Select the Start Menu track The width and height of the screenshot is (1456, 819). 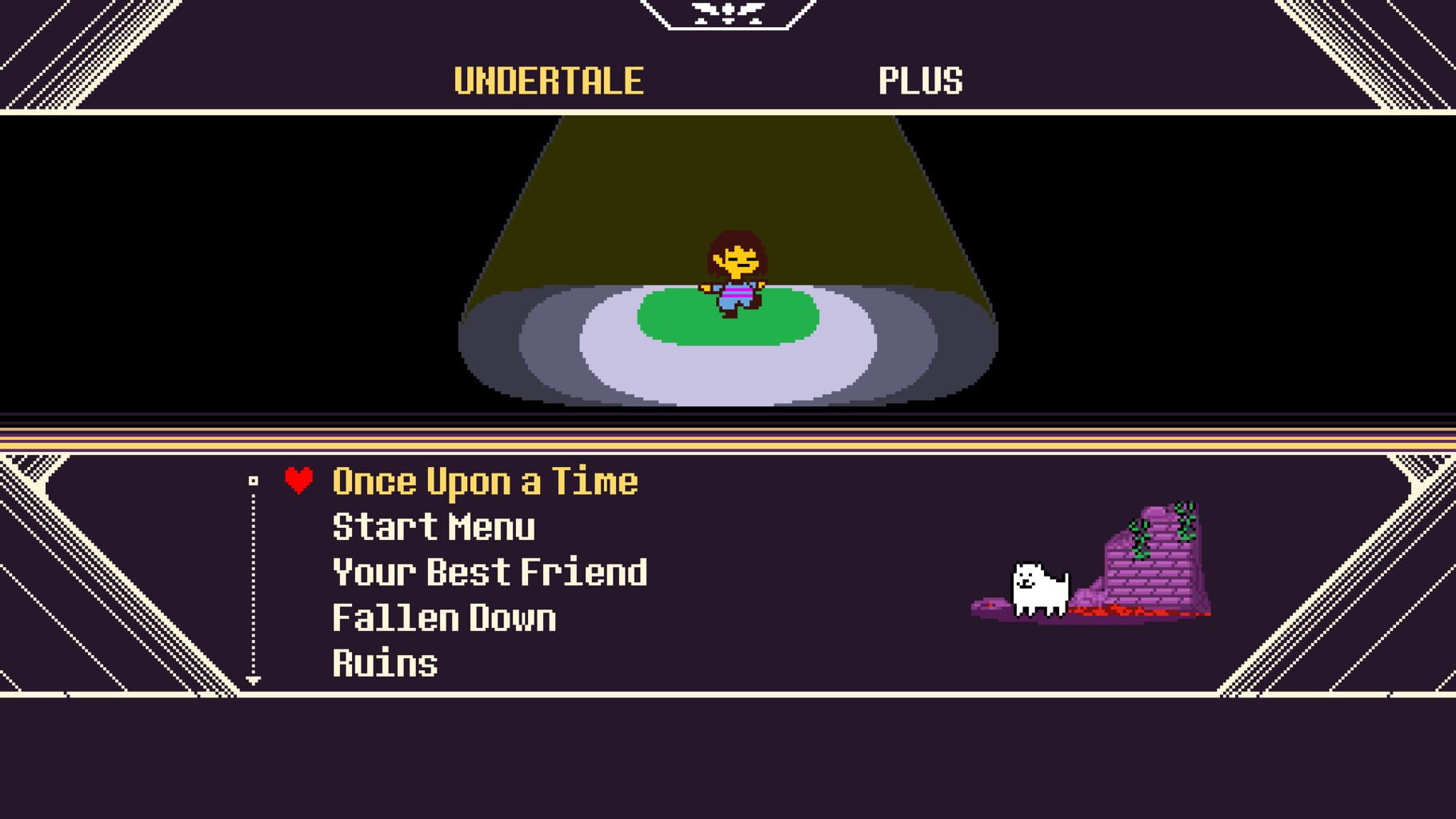434,526
